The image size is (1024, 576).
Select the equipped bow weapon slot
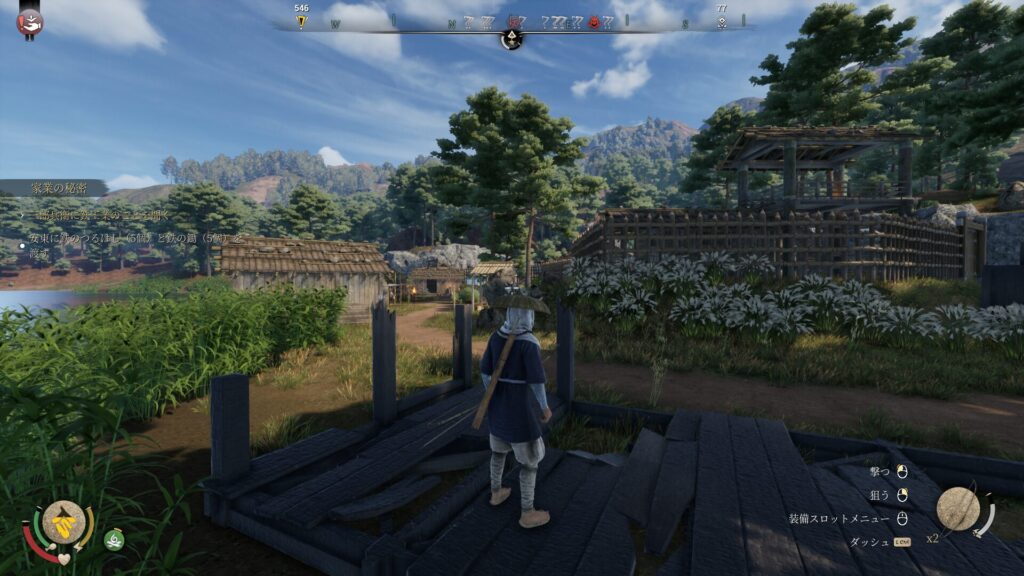pyautogui.click(x=958, y=509)
